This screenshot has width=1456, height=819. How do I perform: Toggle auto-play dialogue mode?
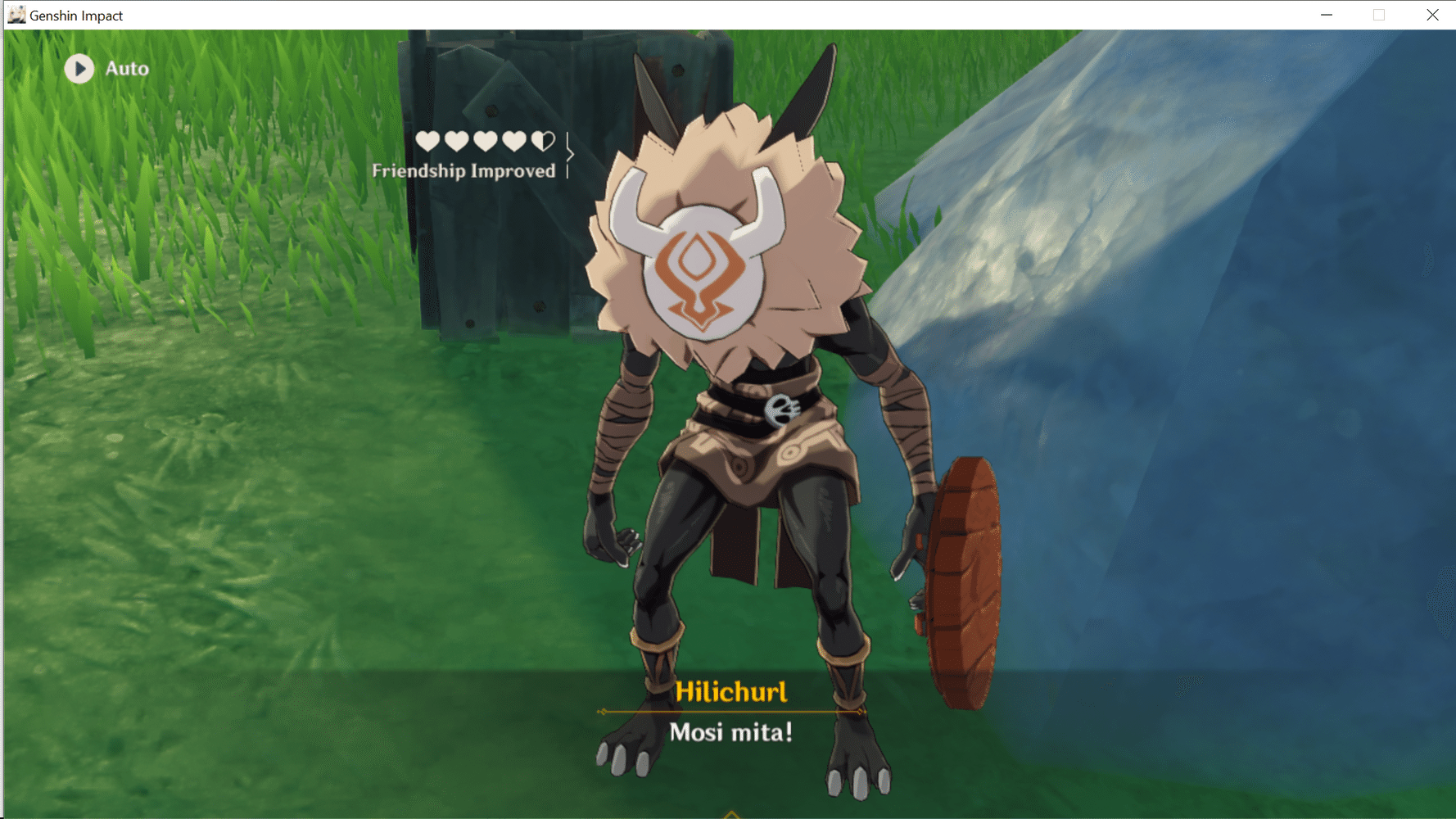click(x=106, y=69)
